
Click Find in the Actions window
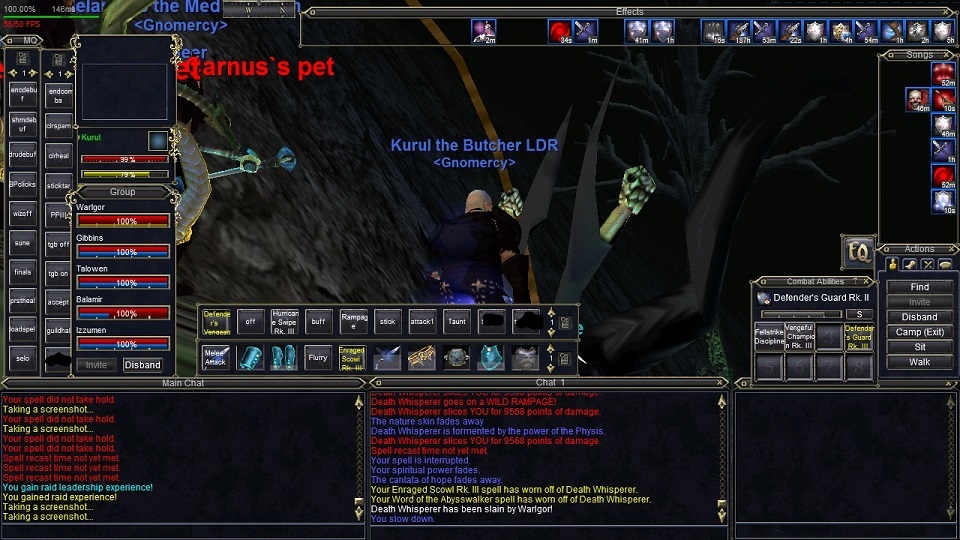pyautogui.click(x=919, y=287)
